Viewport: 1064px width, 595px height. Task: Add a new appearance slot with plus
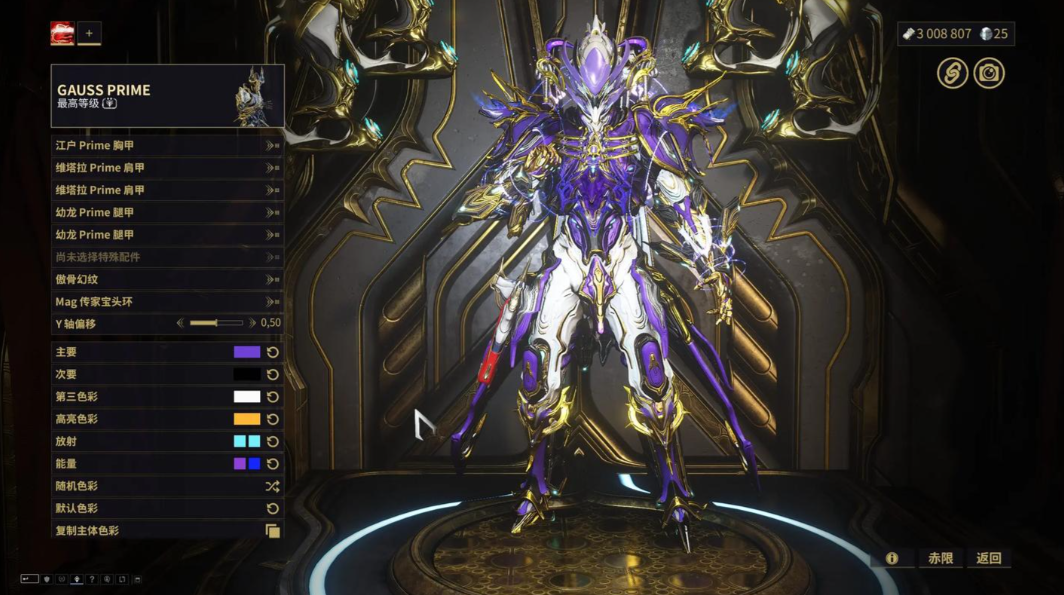(x=89, y=33)
